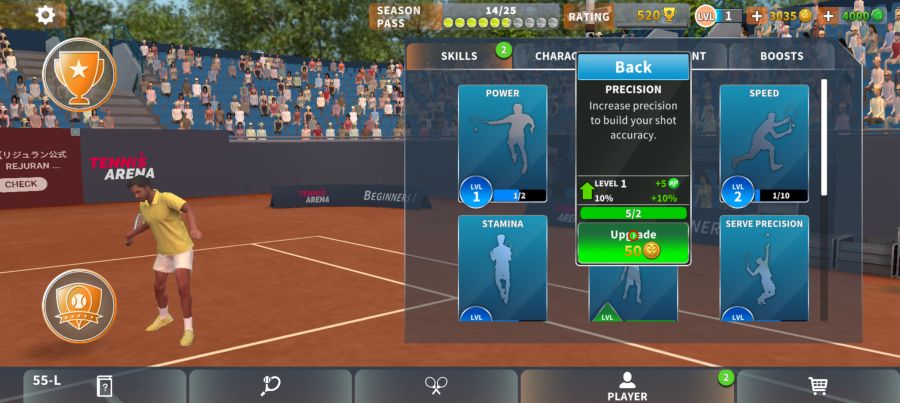Open the crossed rackets match tab
Screen dimensions: 900x403
coord(436,386)
